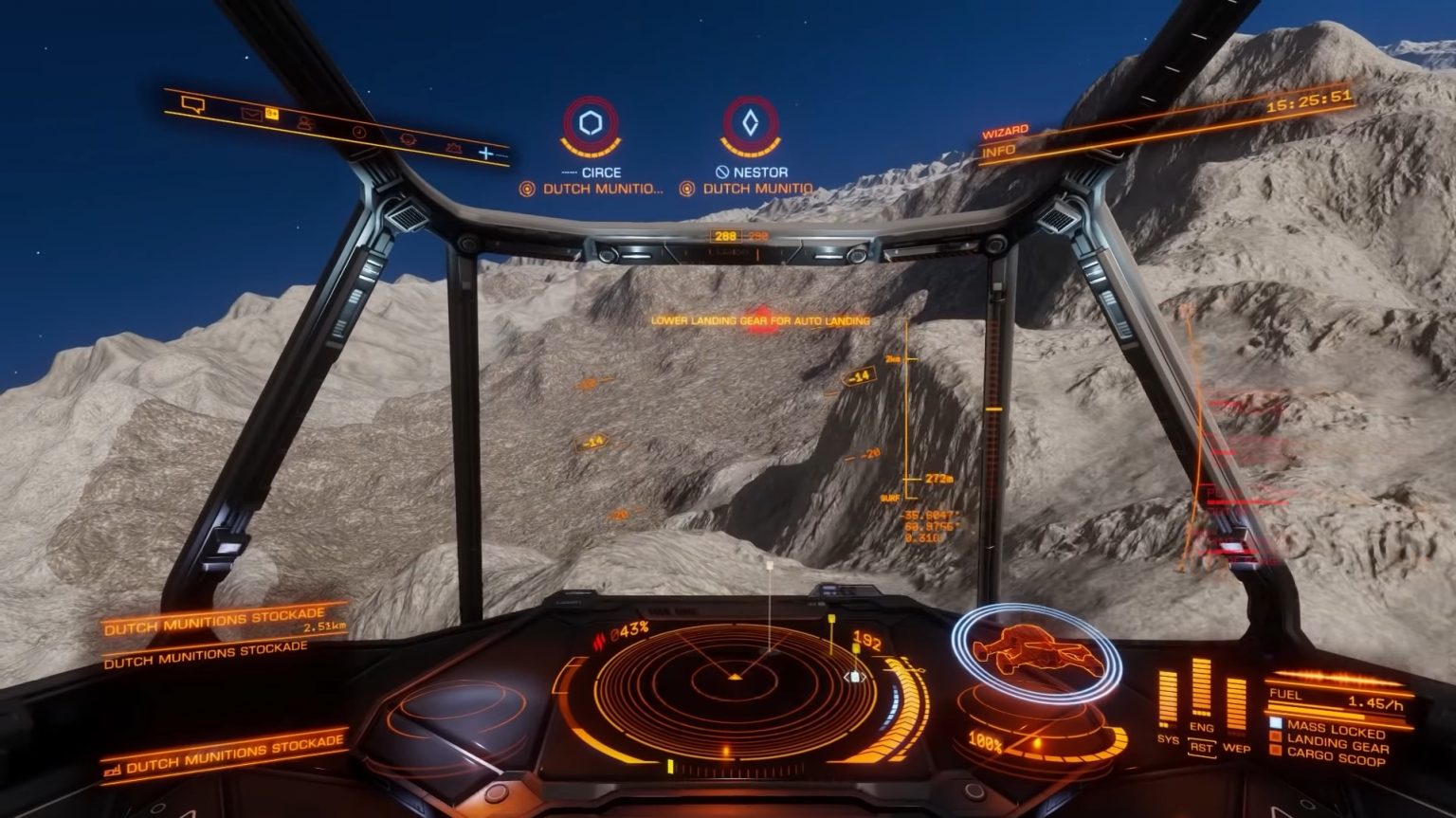Click the 100% throttle gauge
Viewport: 1456px width, 818px height.
tap(984, 743)
